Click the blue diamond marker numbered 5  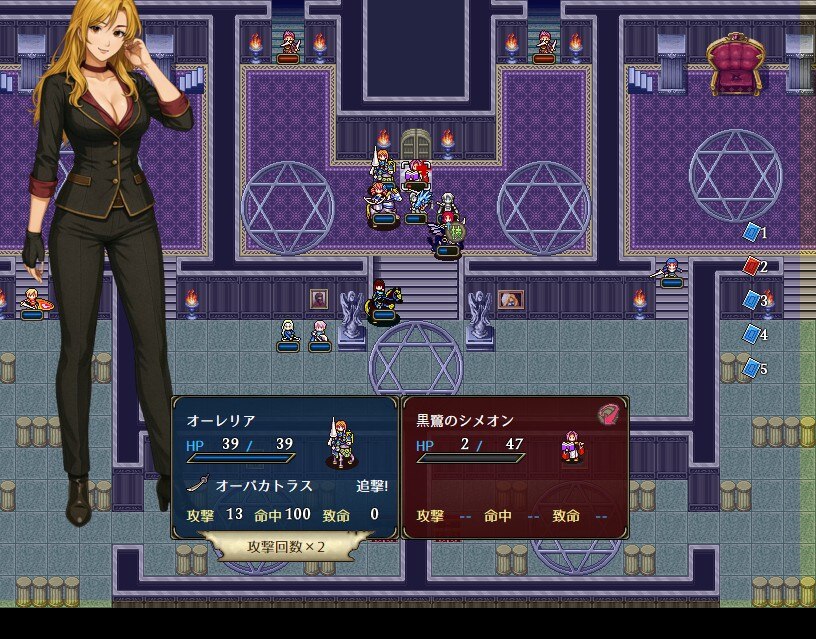[x=752, y=369]
